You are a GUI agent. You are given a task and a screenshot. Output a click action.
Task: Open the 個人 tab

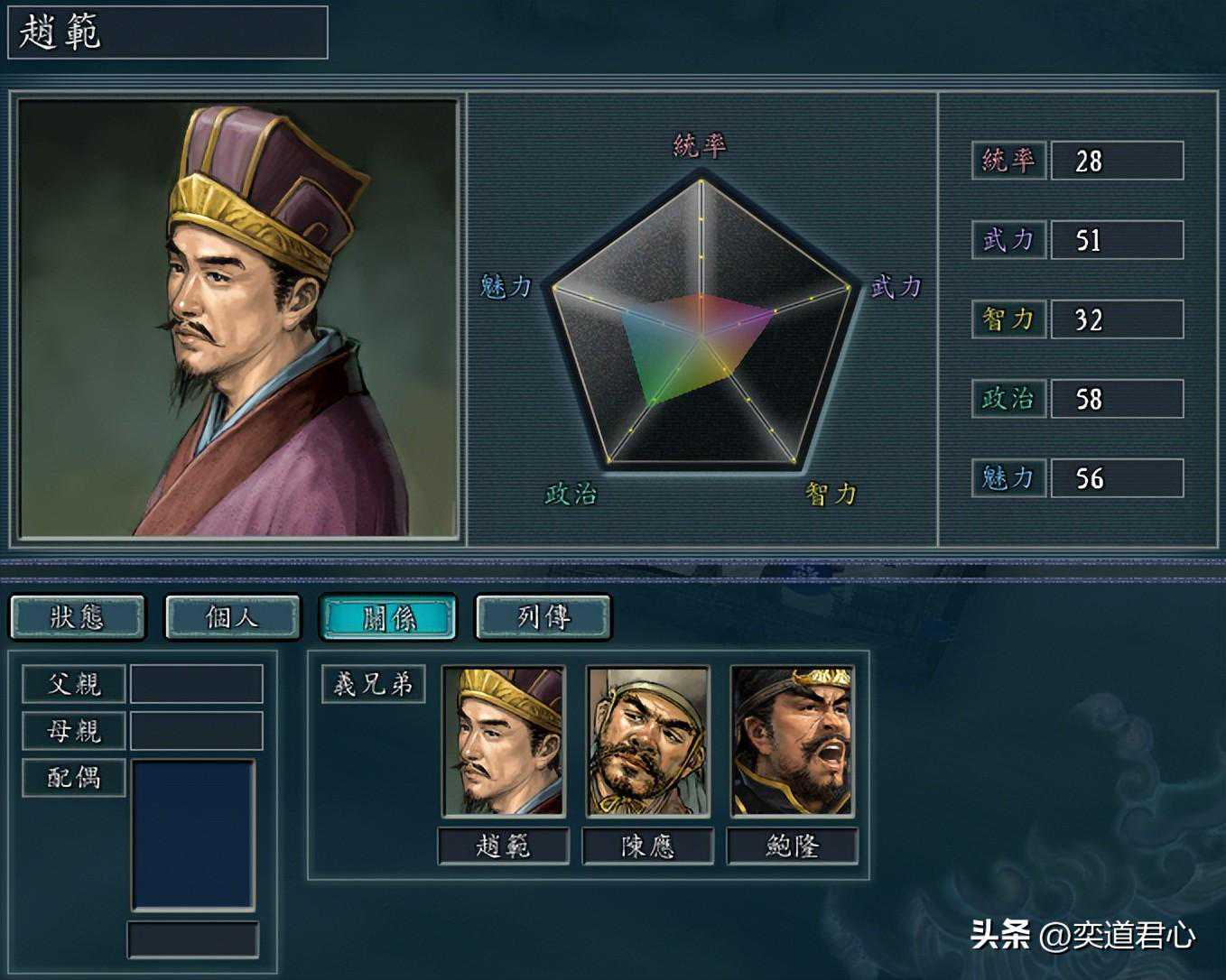[232, 617]
